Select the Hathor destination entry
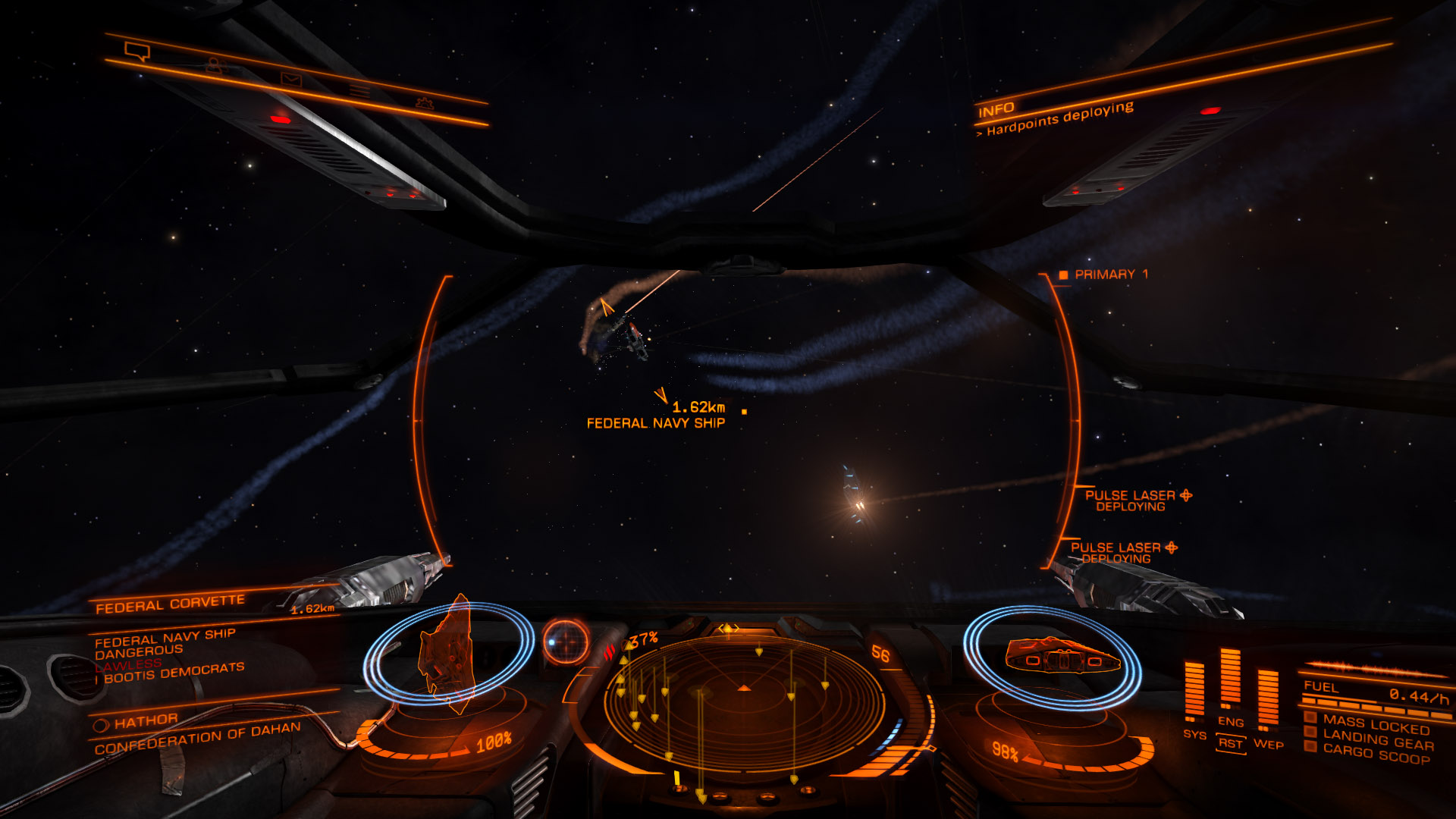 pyautogui.click(x=146, y=721)
